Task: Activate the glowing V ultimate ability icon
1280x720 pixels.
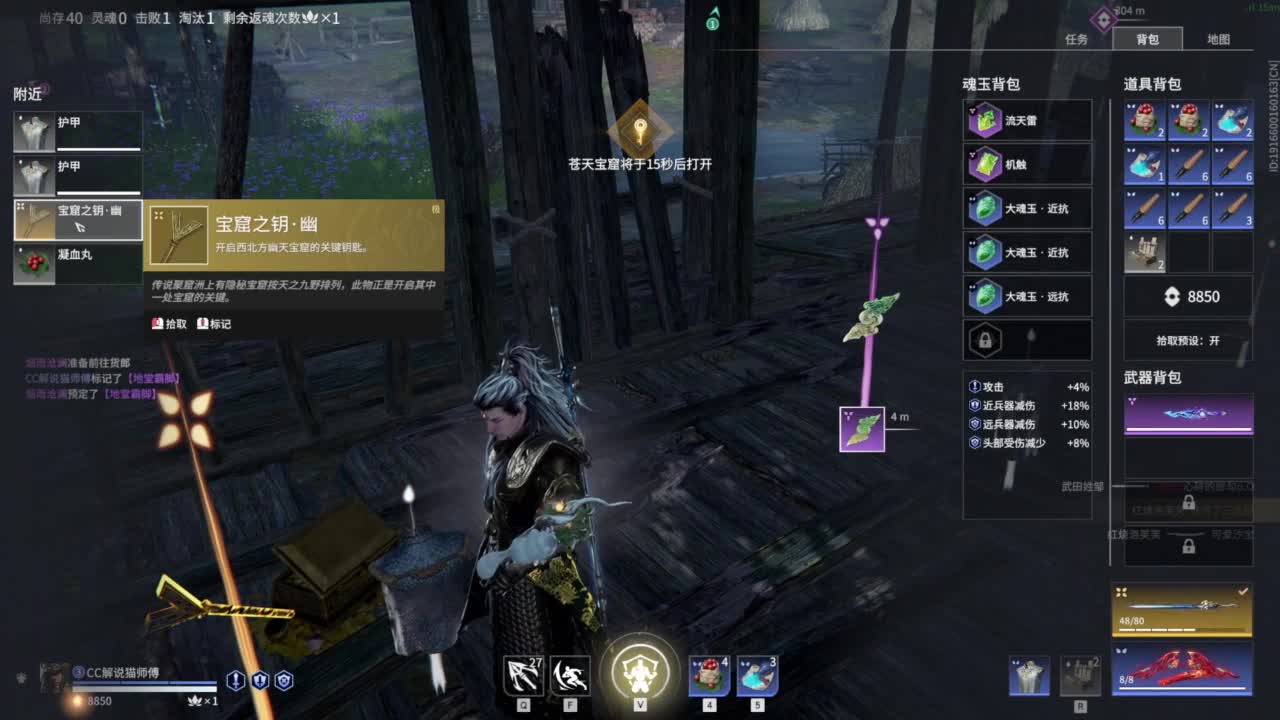Action: pyautogui.click(x=640, y=675)
